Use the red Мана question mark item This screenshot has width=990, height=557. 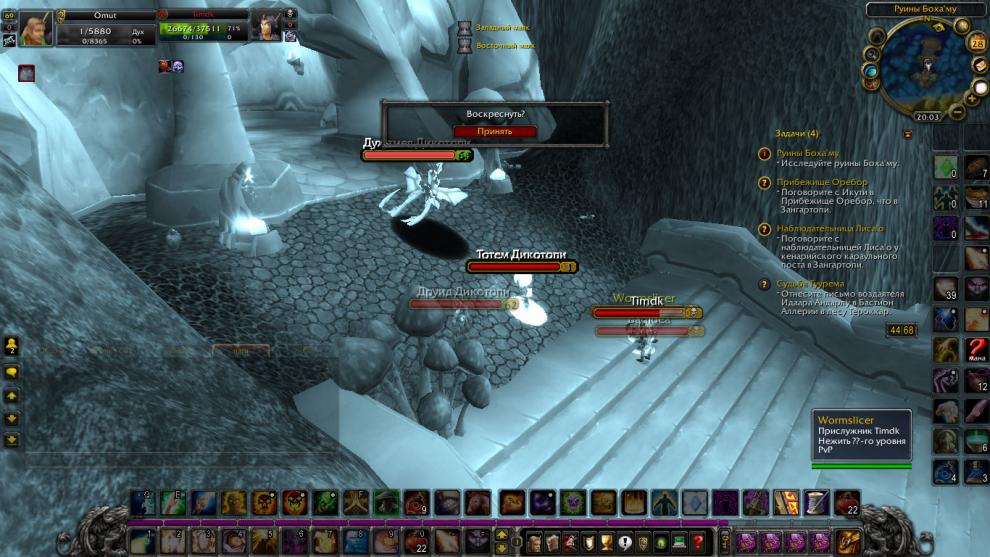(x=976, y=350)
